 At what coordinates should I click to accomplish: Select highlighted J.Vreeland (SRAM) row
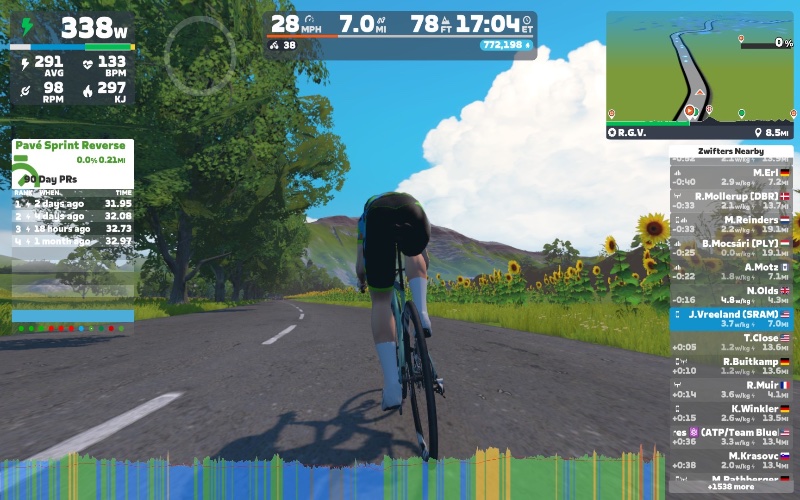click(731, 319)
